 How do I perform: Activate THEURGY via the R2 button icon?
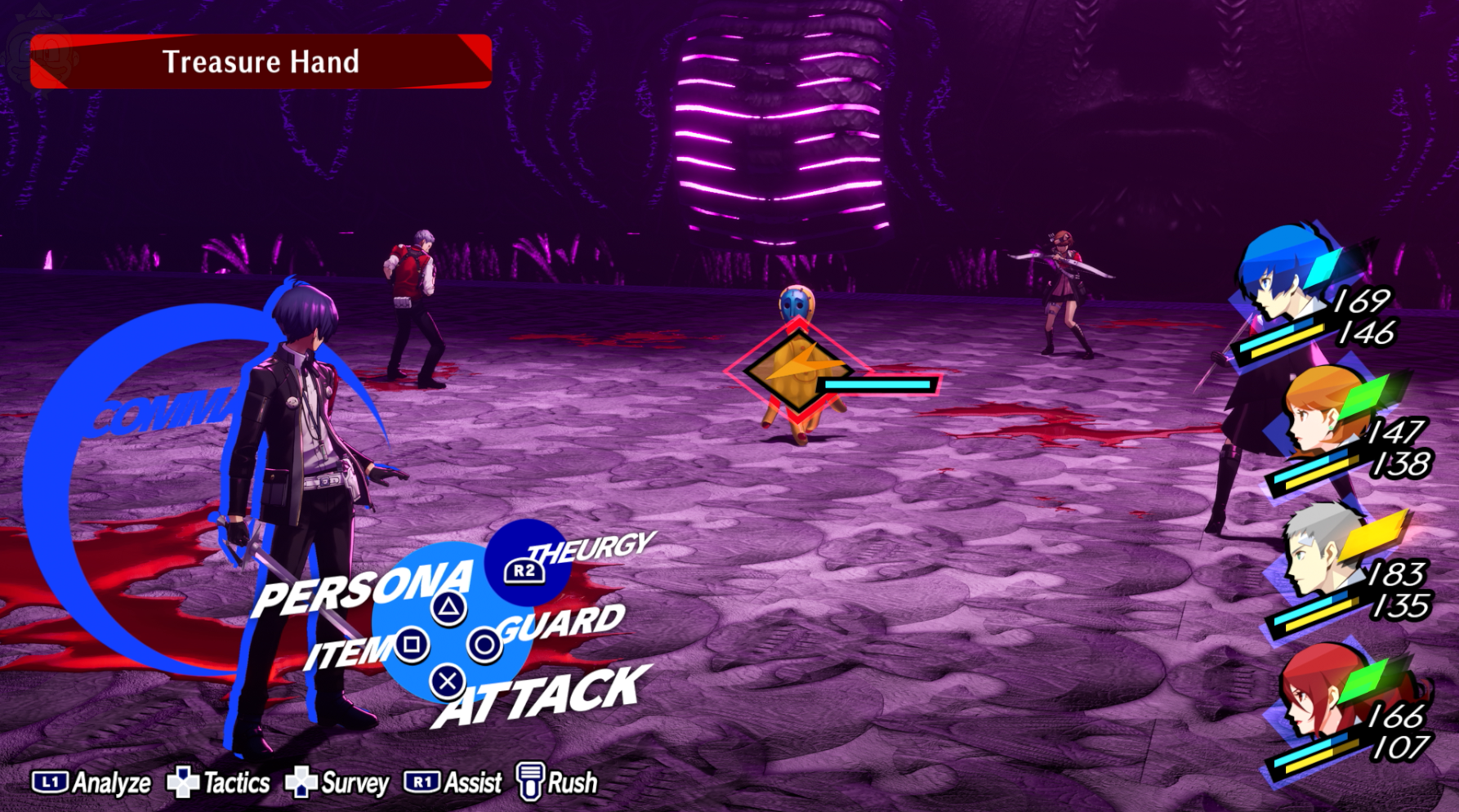(x=524, y=572)
